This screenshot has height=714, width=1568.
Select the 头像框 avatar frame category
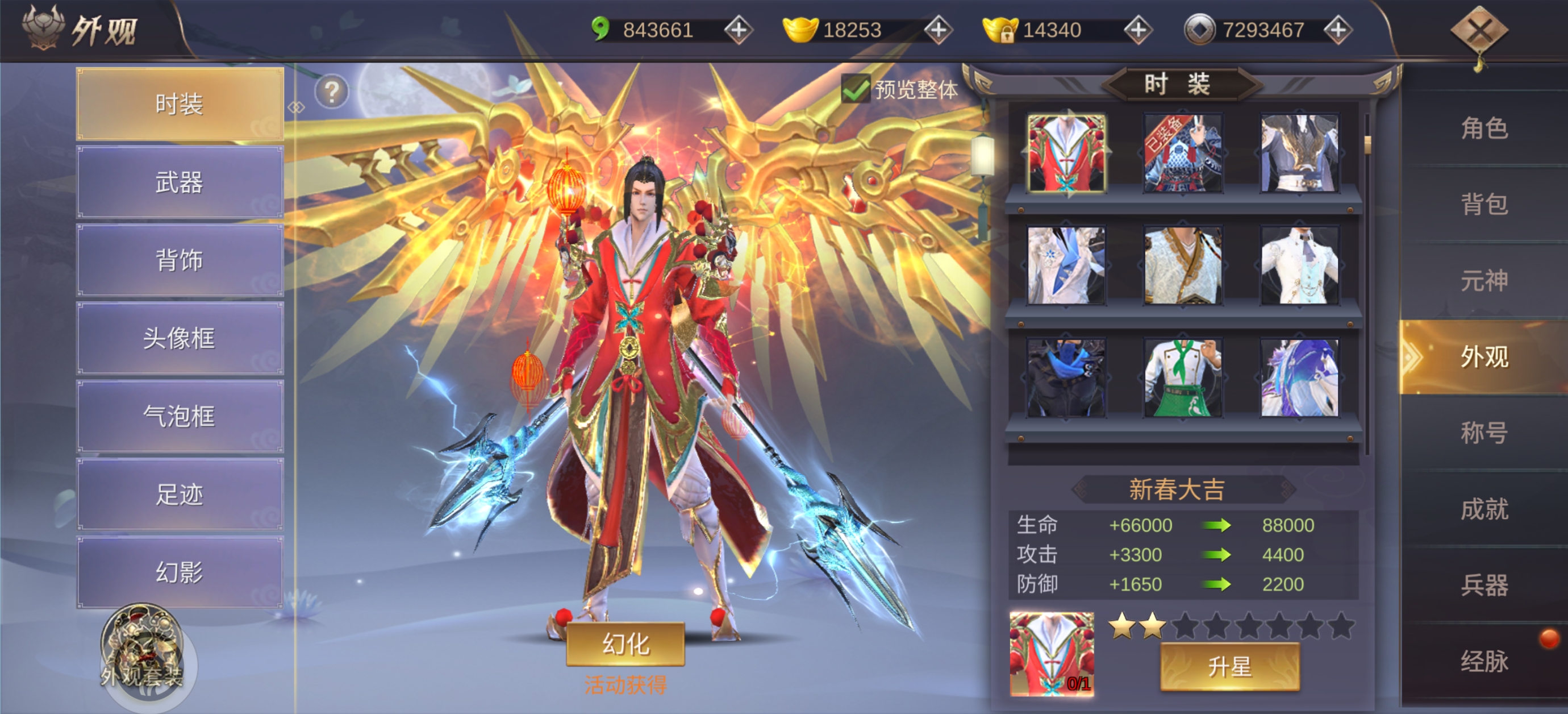(180, 338)
